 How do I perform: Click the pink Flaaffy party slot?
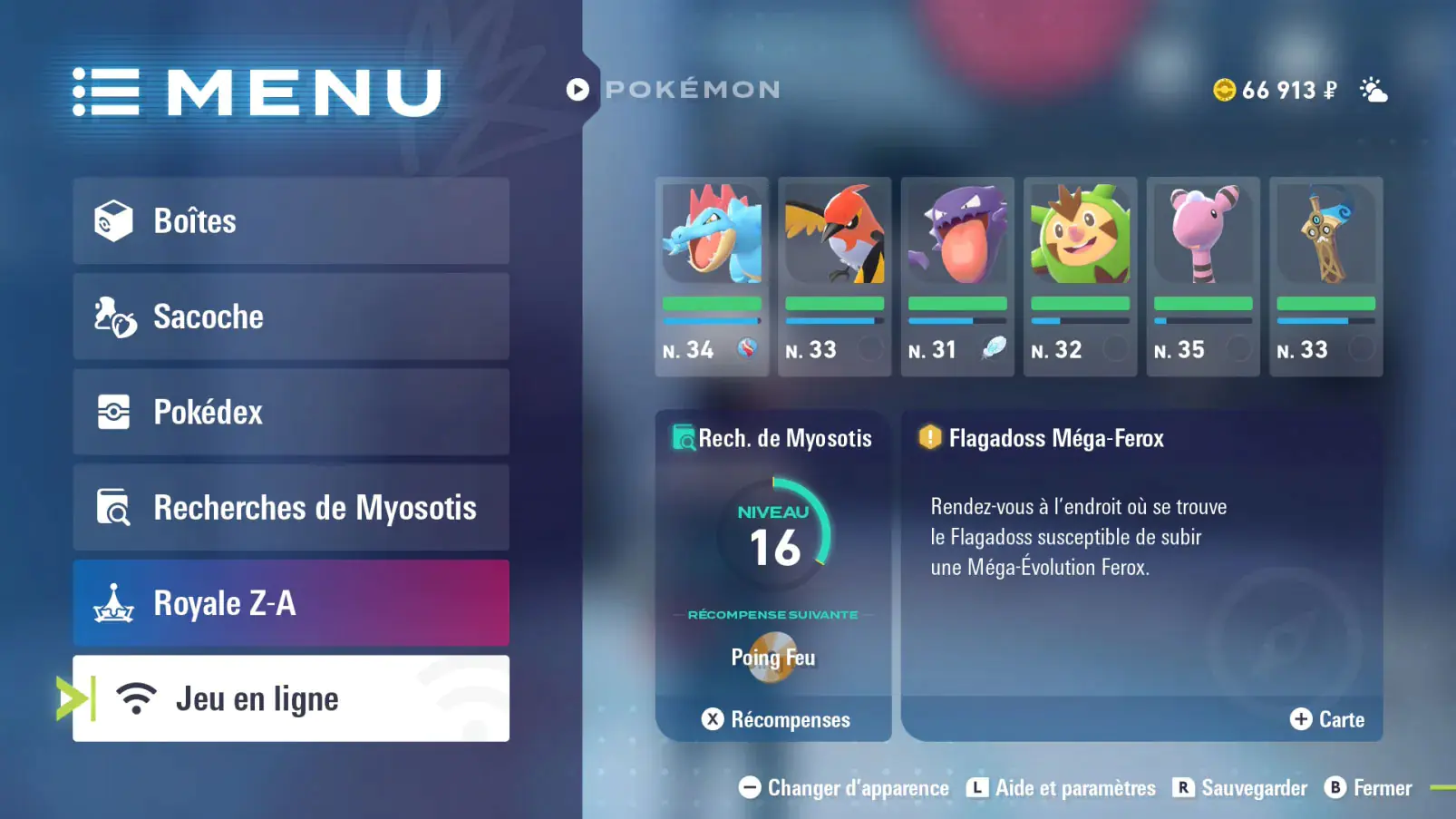coord(1203,276)
